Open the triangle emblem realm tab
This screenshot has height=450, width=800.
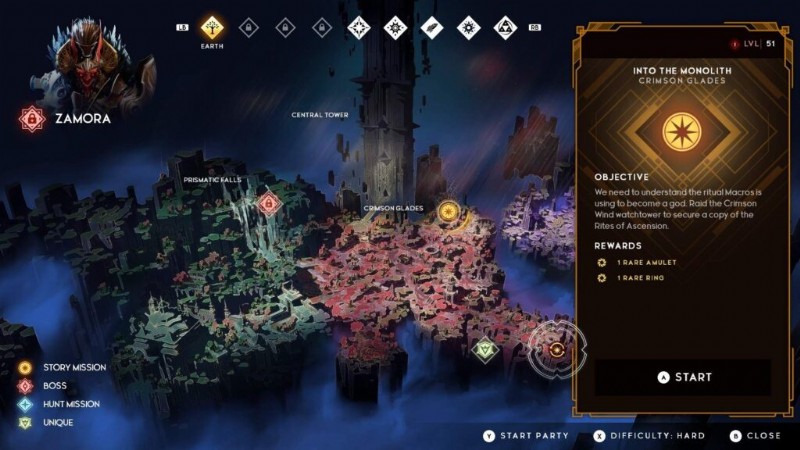pos(505,27)
